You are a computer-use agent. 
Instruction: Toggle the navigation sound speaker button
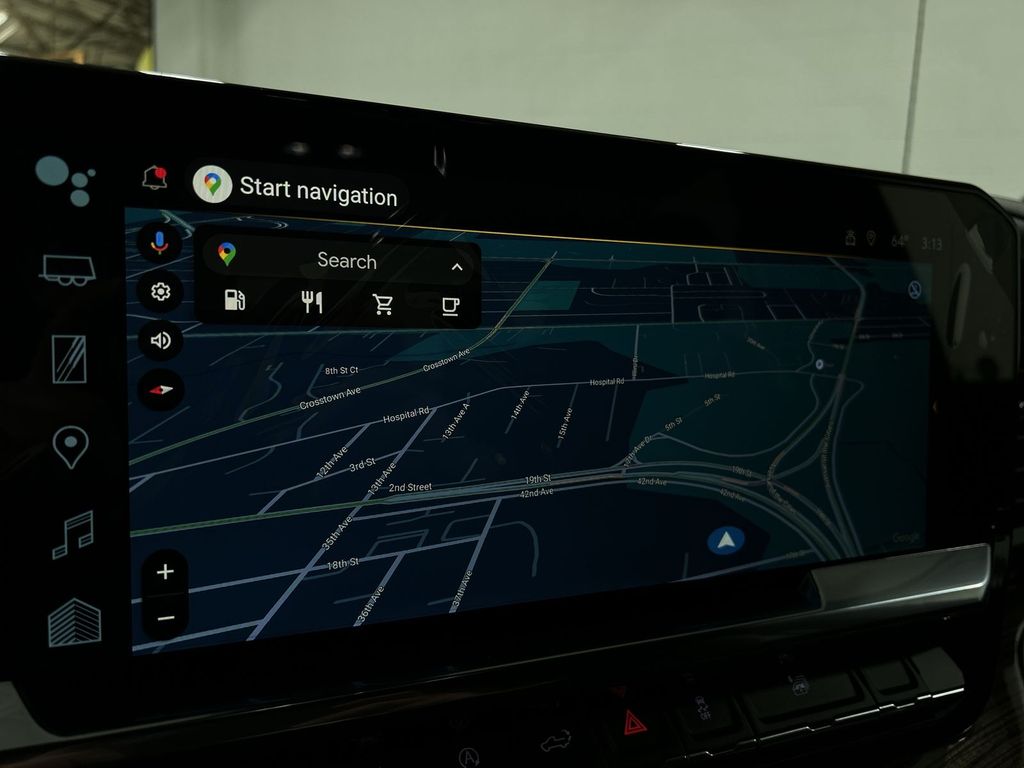160,340
